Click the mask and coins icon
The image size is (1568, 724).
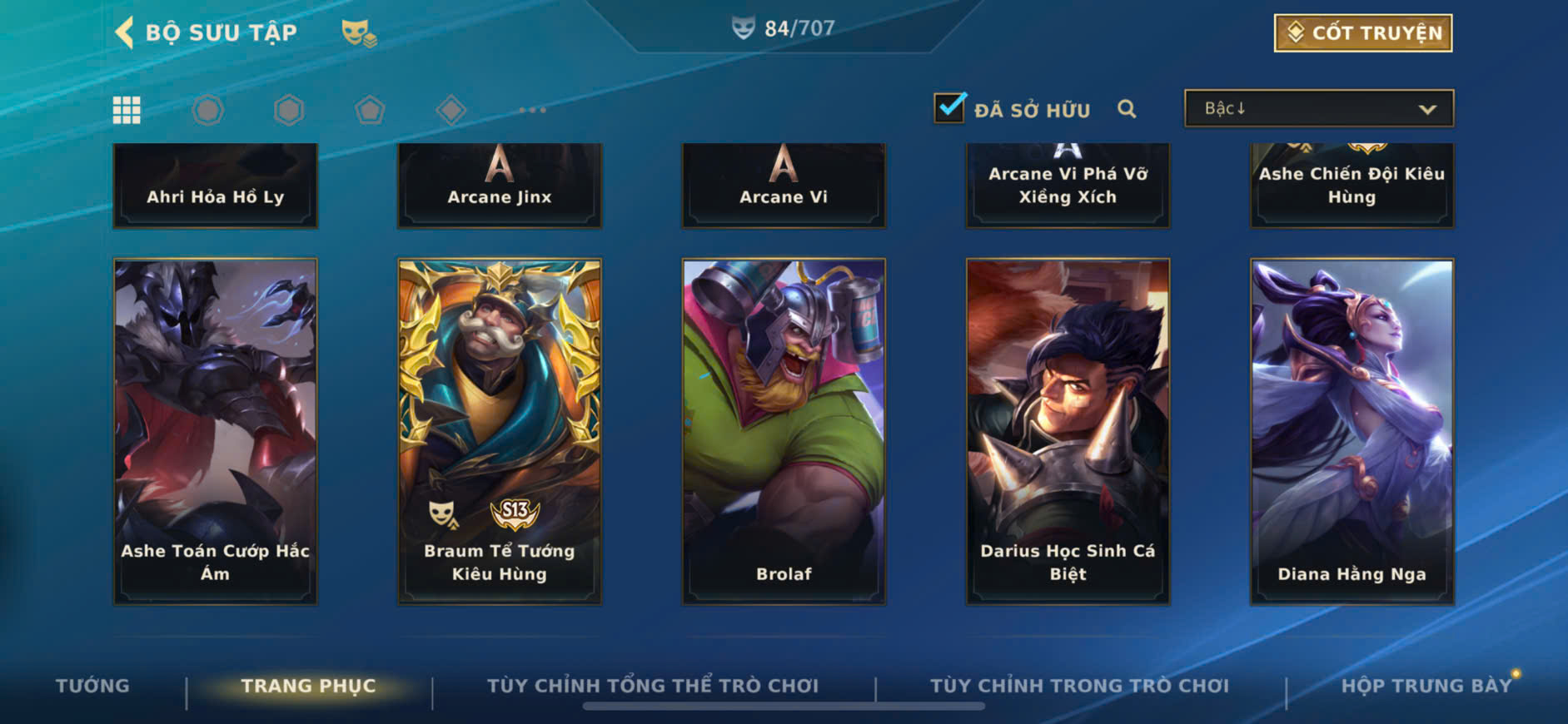(359, 33)
